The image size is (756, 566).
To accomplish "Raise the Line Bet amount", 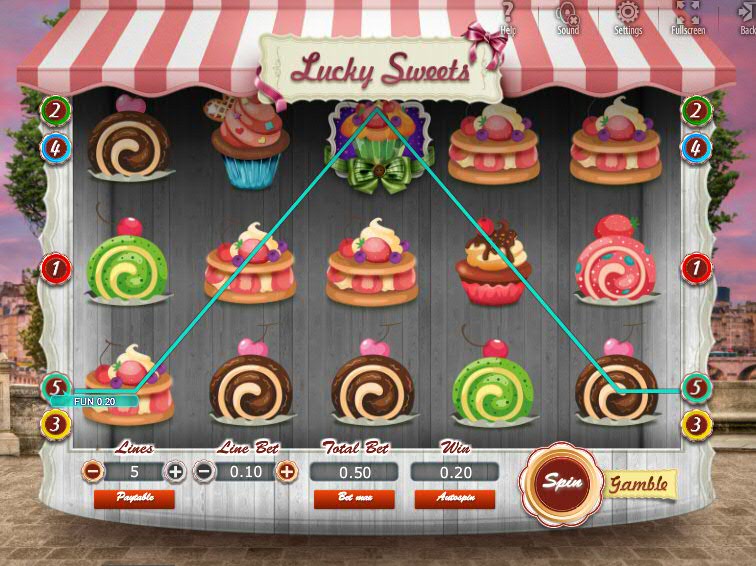I will point(286,471).
